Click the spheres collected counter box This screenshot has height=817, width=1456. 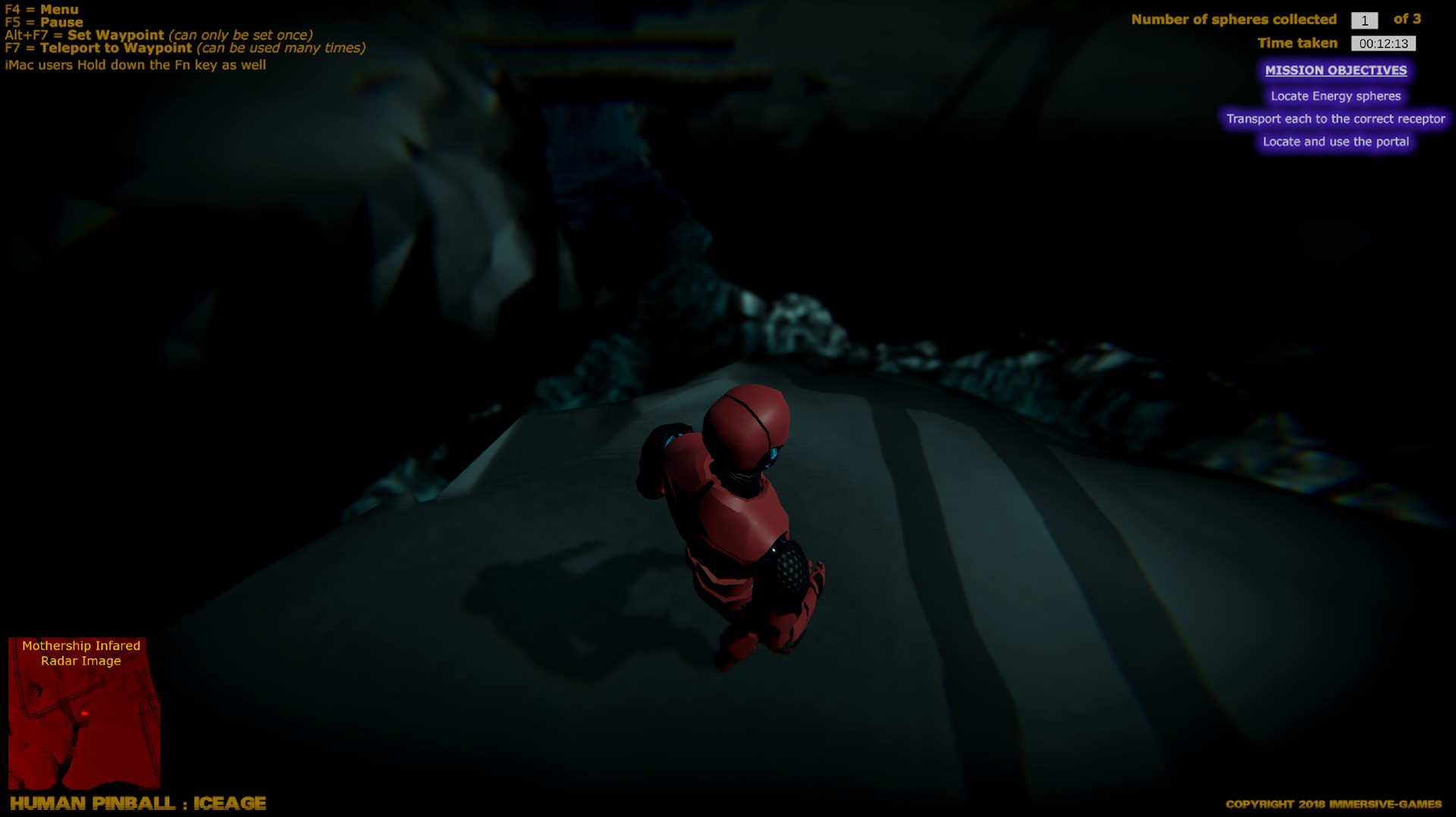[x=1365, y=20]
